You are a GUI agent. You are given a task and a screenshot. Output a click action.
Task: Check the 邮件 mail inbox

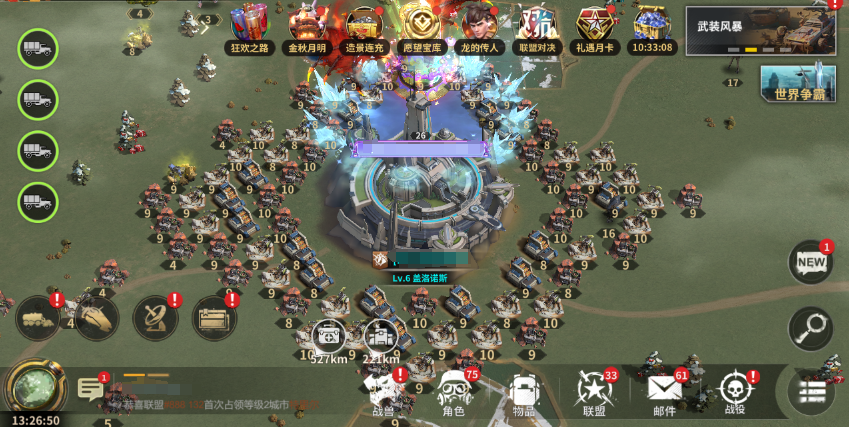click(x=664, y=392)
